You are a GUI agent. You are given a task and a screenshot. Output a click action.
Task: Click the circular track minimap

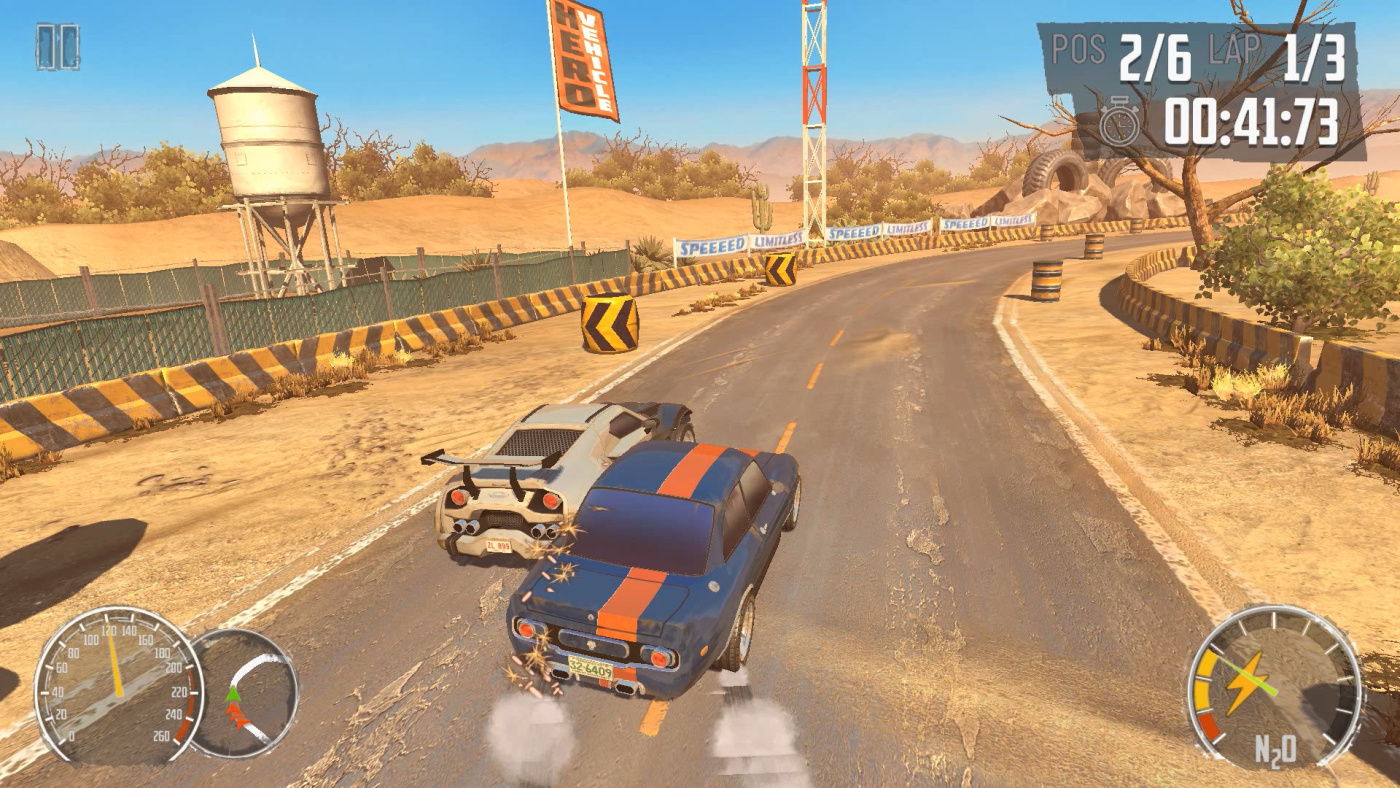(x=244, y=693)
